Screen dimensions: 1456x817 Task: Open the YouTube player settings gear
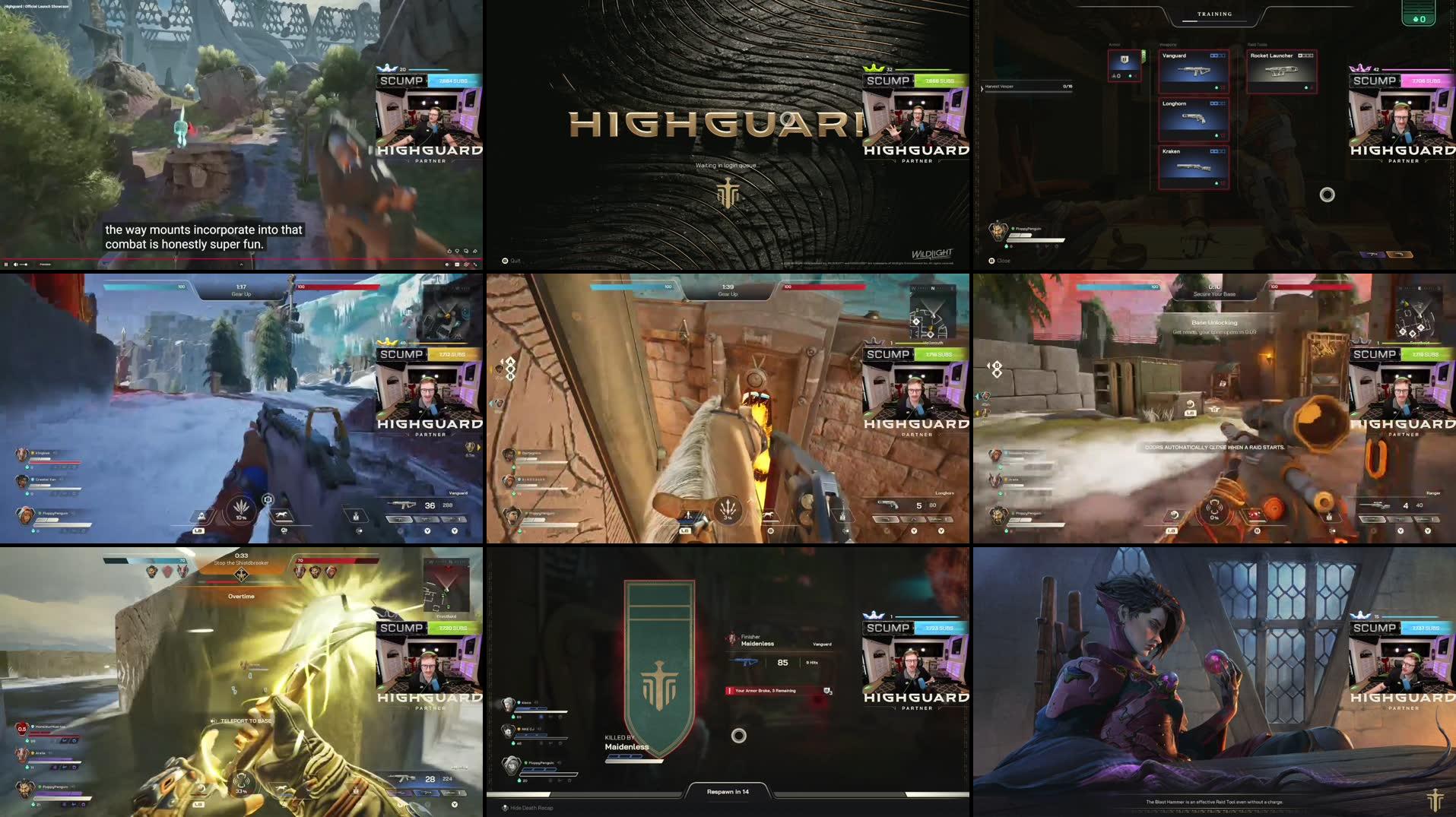(466, 264)
